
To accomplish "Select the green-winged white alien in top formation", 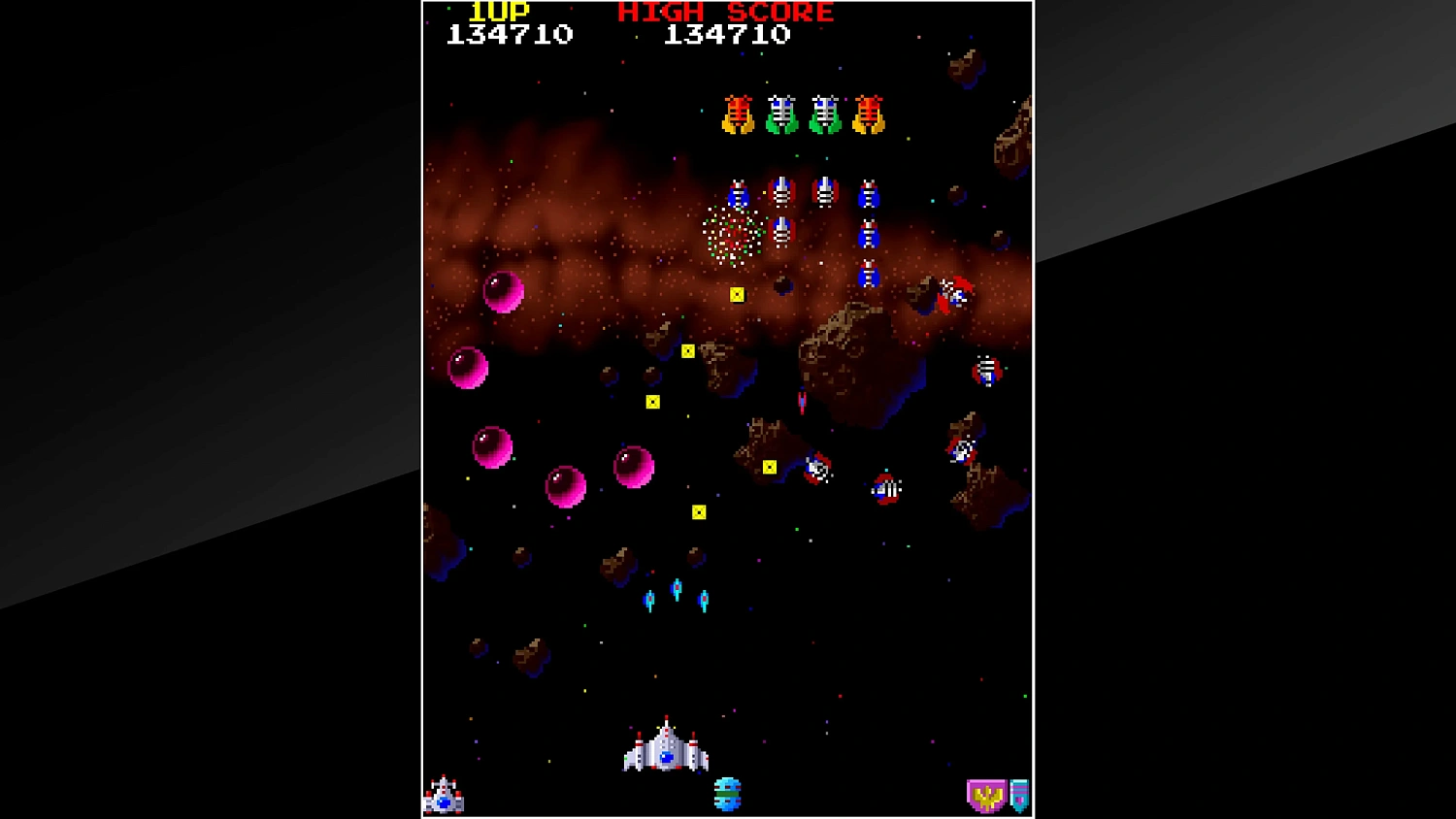I will click(782, 112).
